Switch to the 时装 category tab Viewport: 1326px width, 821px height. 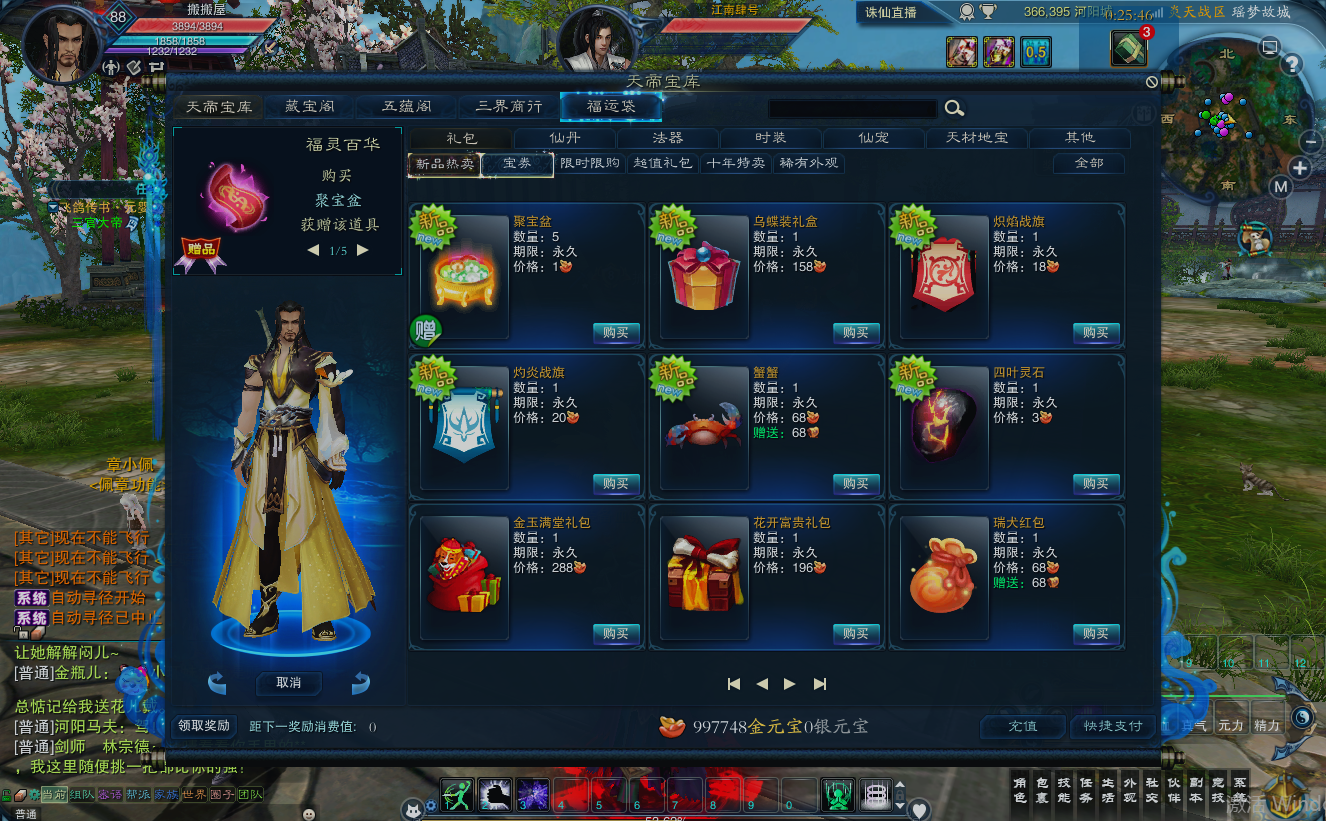[770, 138]
